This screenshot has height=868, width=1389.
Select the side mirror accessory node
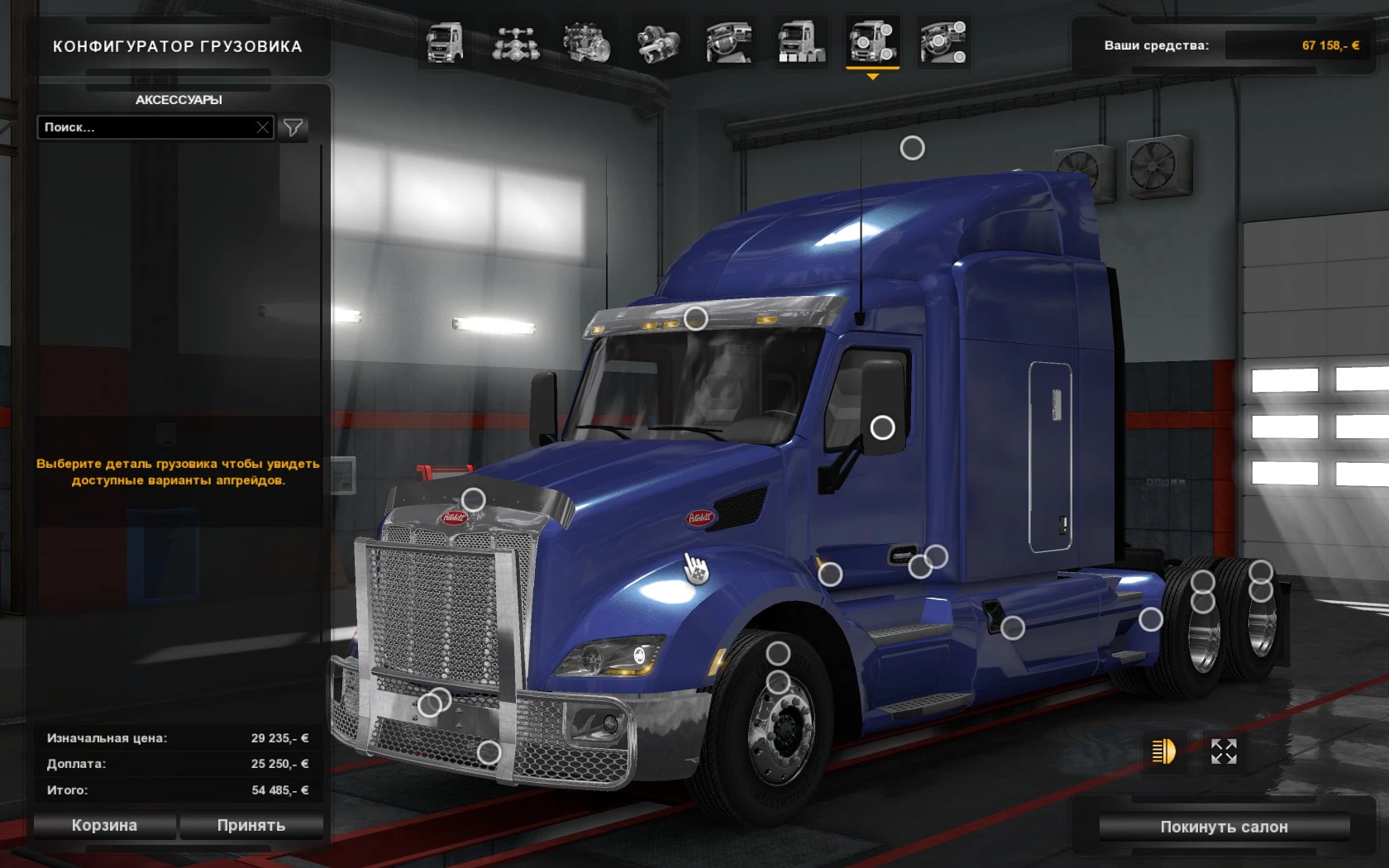[883, 427]
